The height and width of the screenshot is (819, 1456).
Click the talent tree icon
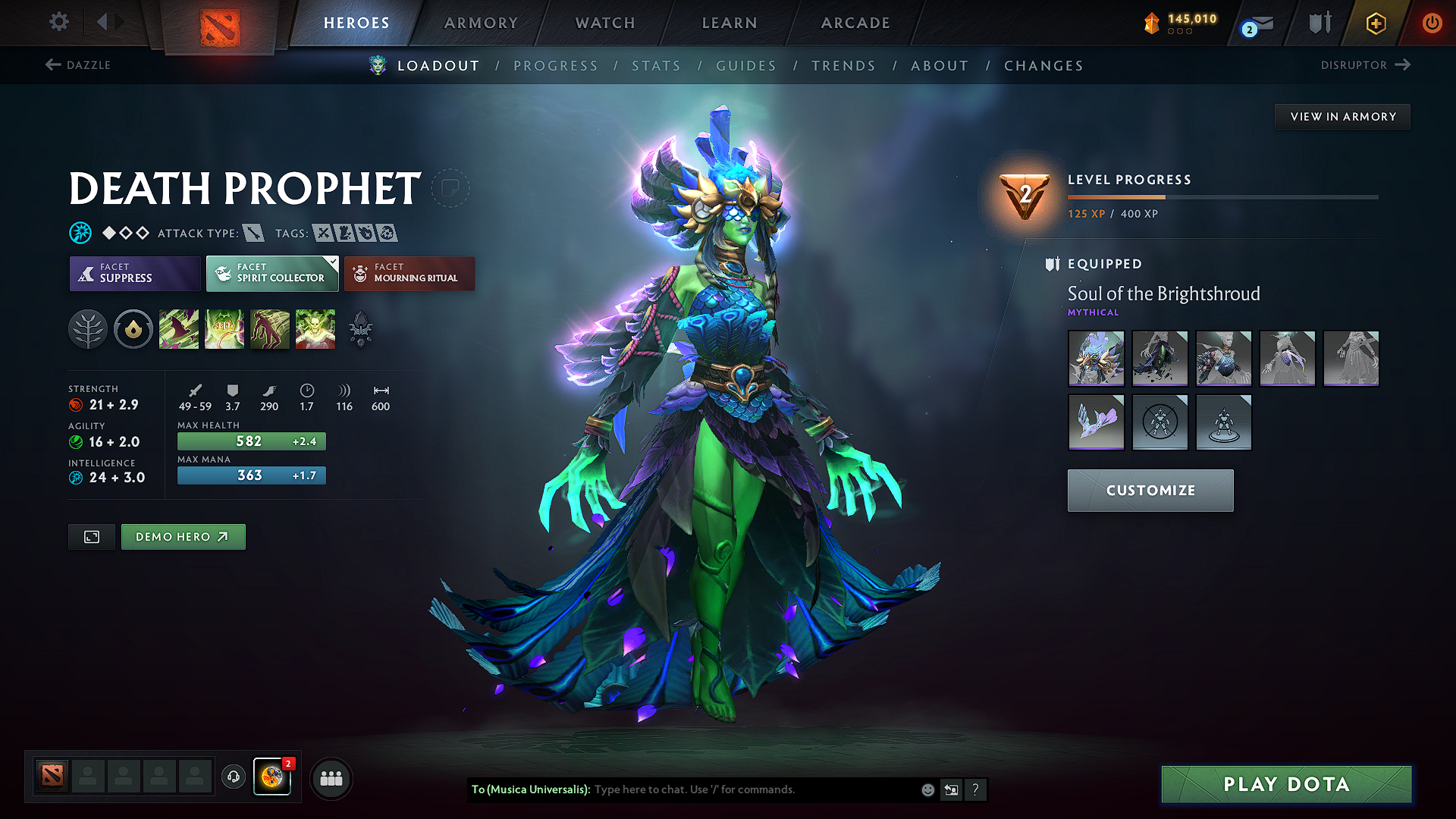pos(88,328)
